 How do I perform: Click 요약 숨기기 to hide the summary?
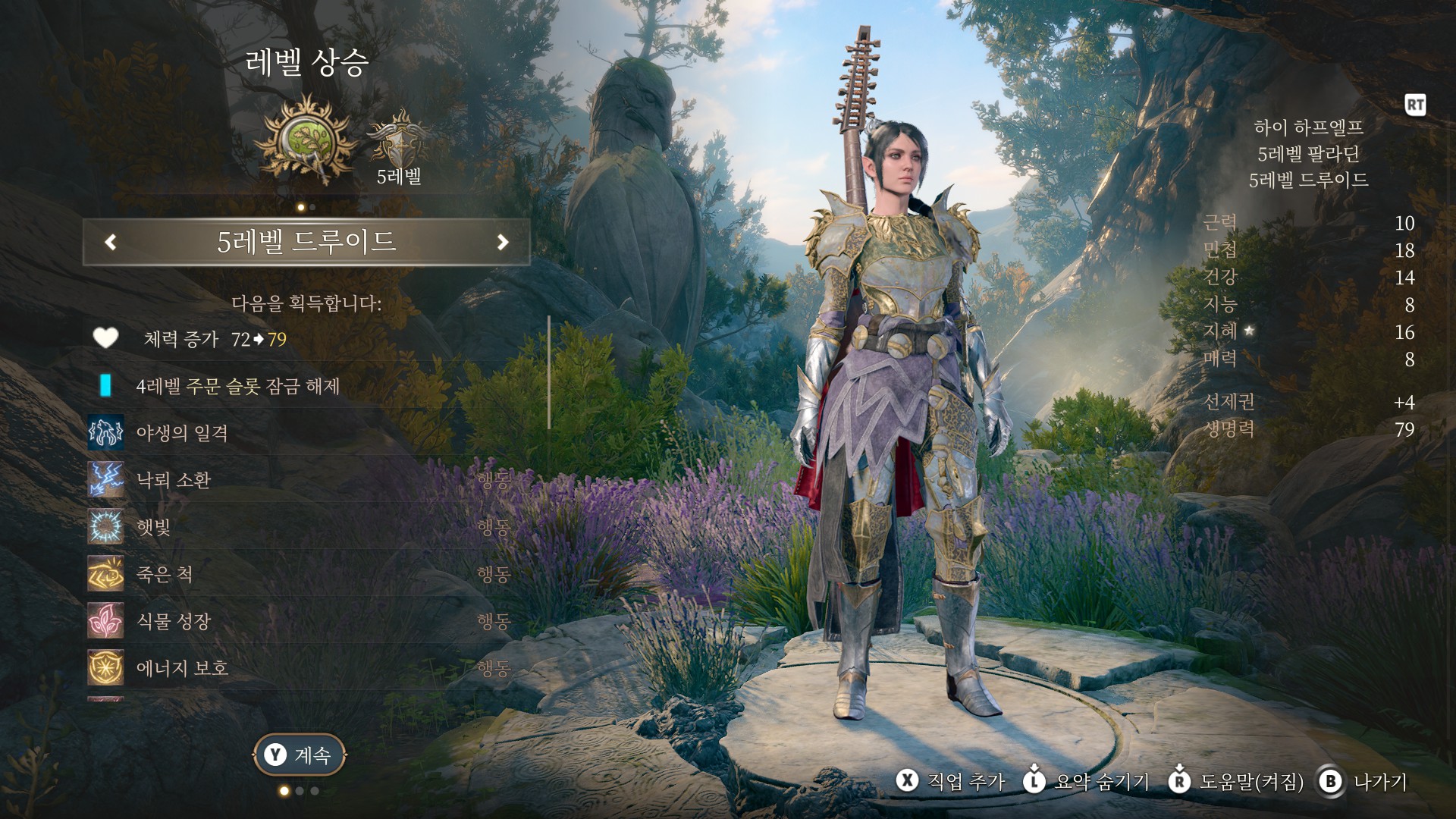(1087, 781)
